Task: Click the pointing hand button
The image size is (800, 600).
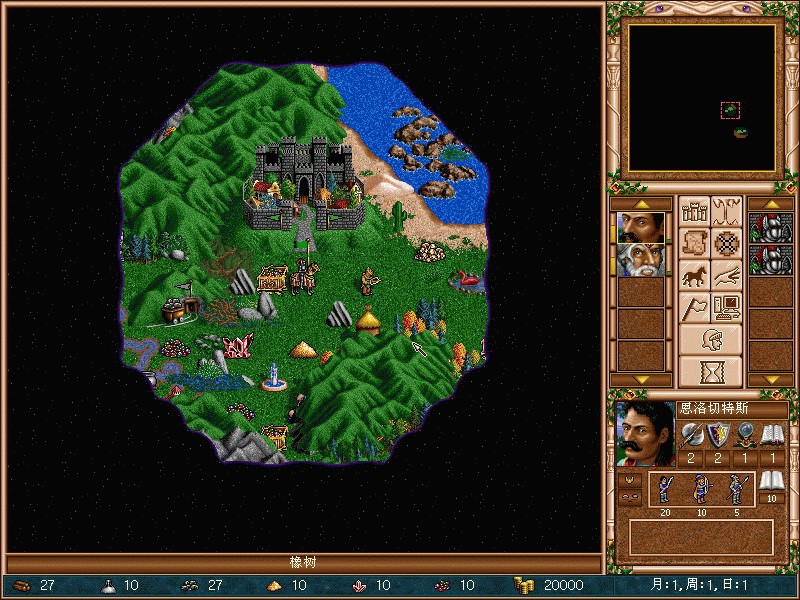Action: tap(728, 275)
